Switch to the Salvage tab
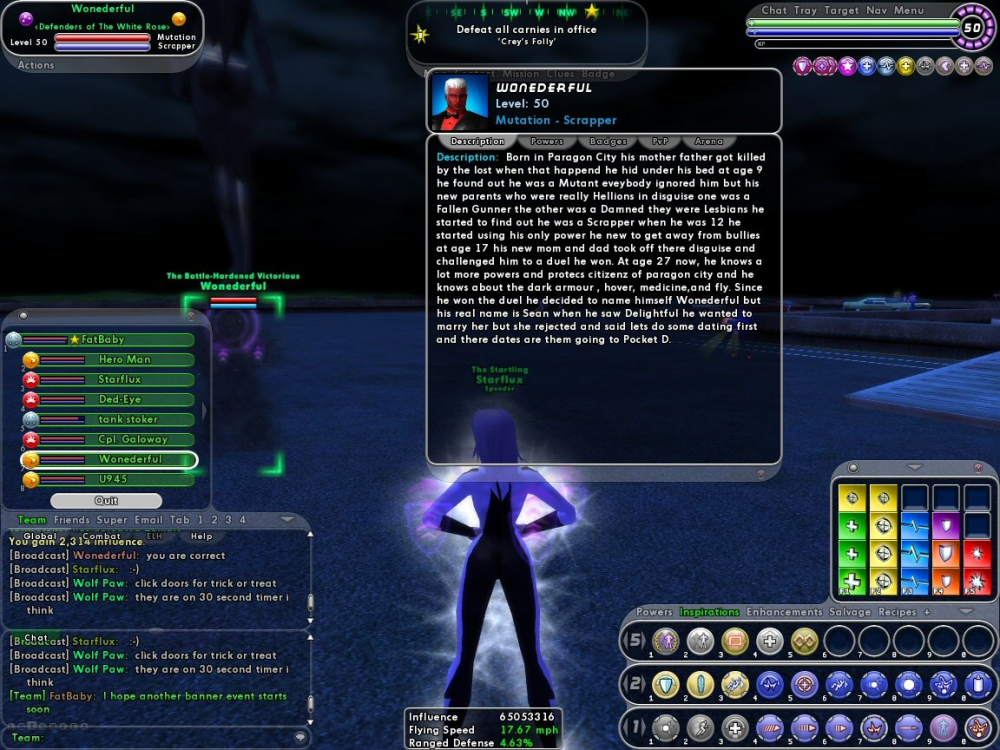Screen dimensions: 1000x750 (x=850, y=612)
